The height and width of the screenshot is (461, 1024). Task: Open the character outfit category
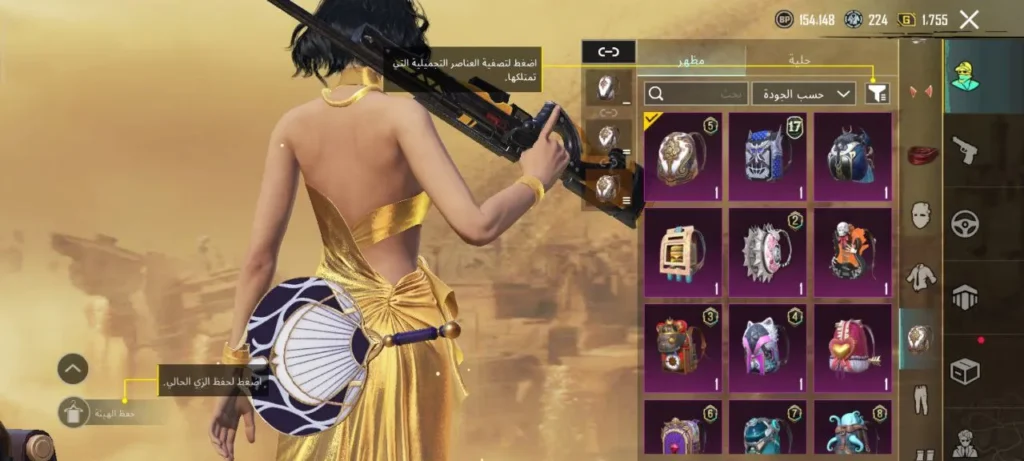(x=966, y=76)
